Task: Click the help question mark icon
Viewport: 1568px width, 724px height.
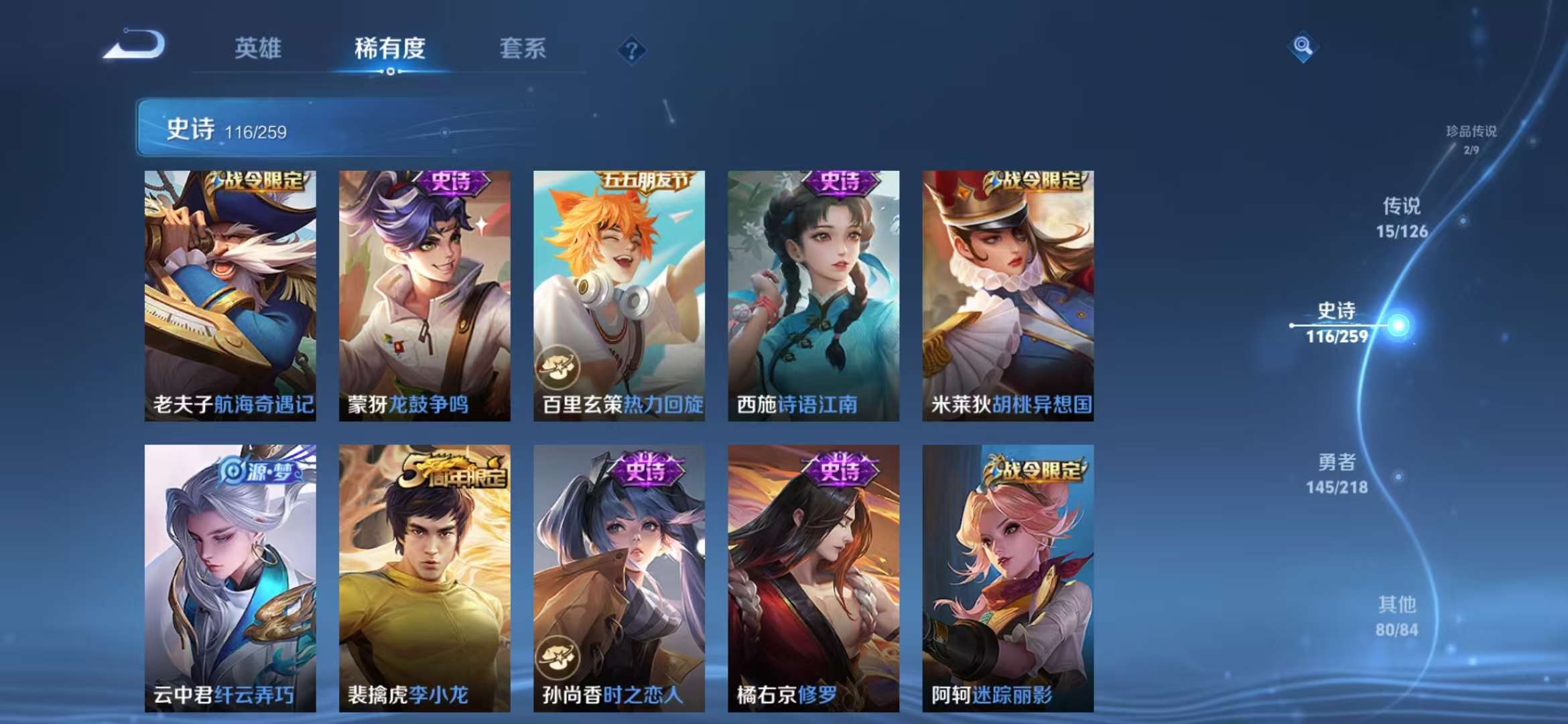Action: (x=633, y=49)
